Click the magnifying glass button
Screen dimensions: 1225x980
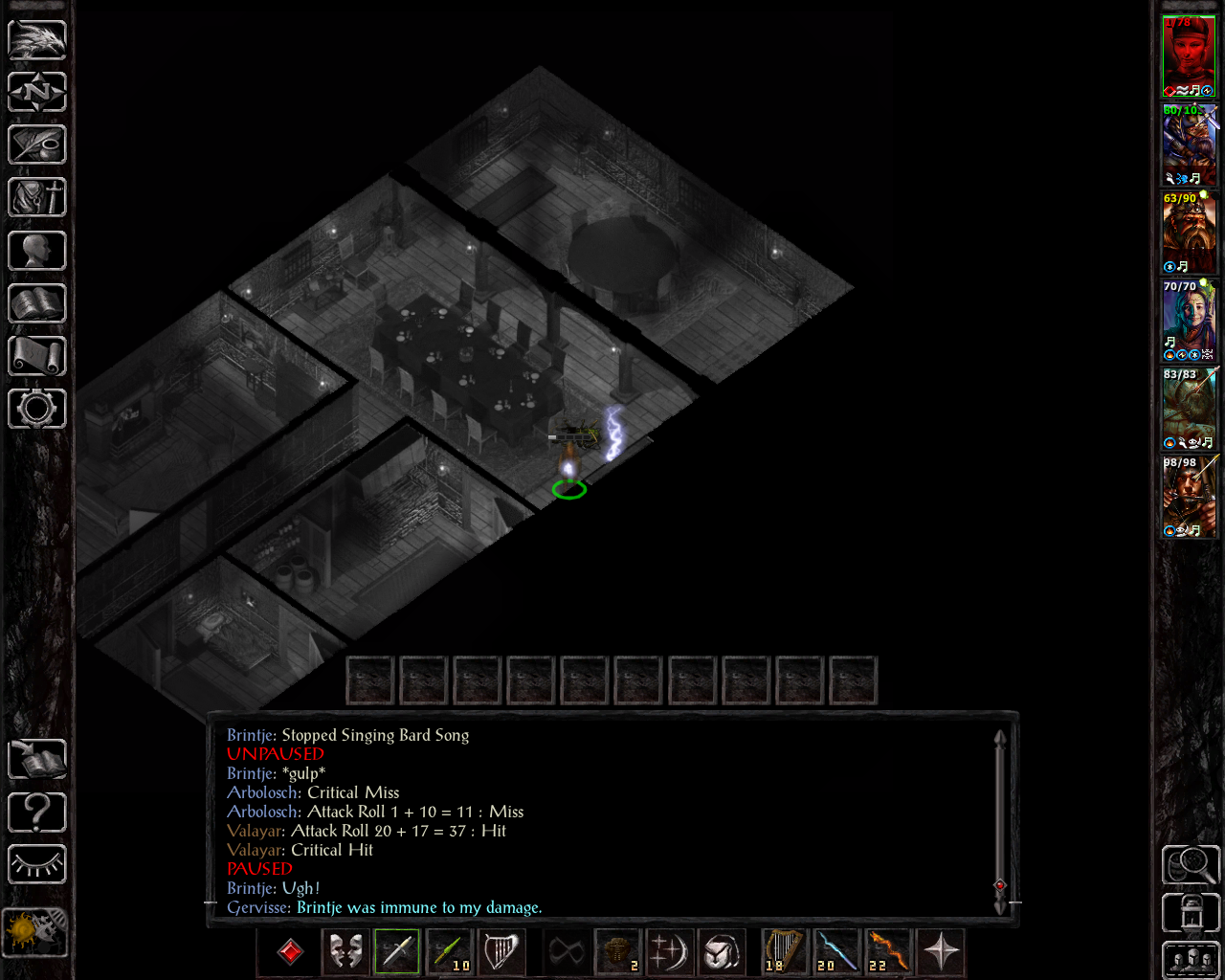(1191, 865)
